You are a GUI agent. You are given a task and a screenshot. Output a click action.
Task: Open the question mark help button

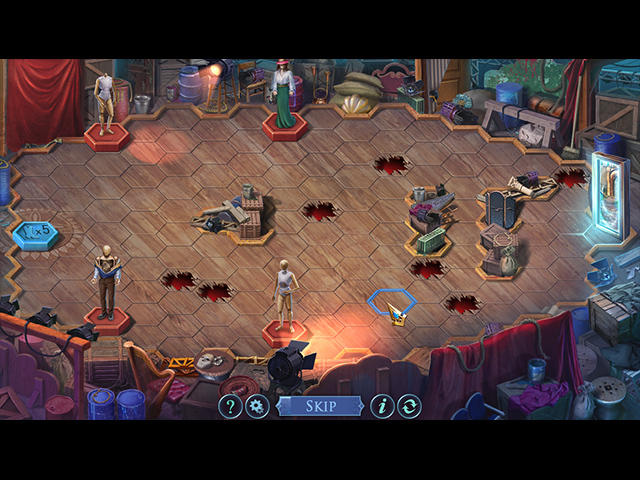pos(230,406)
